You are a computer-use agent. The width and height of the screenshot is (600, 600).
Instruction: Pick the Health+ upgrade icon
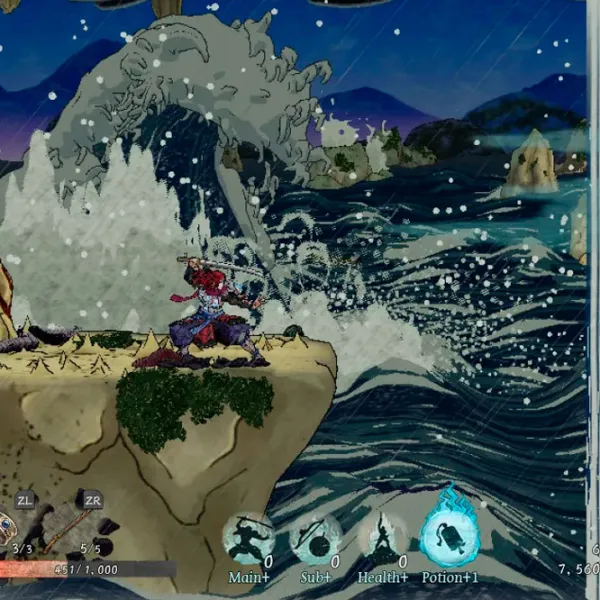pos(382,541)
